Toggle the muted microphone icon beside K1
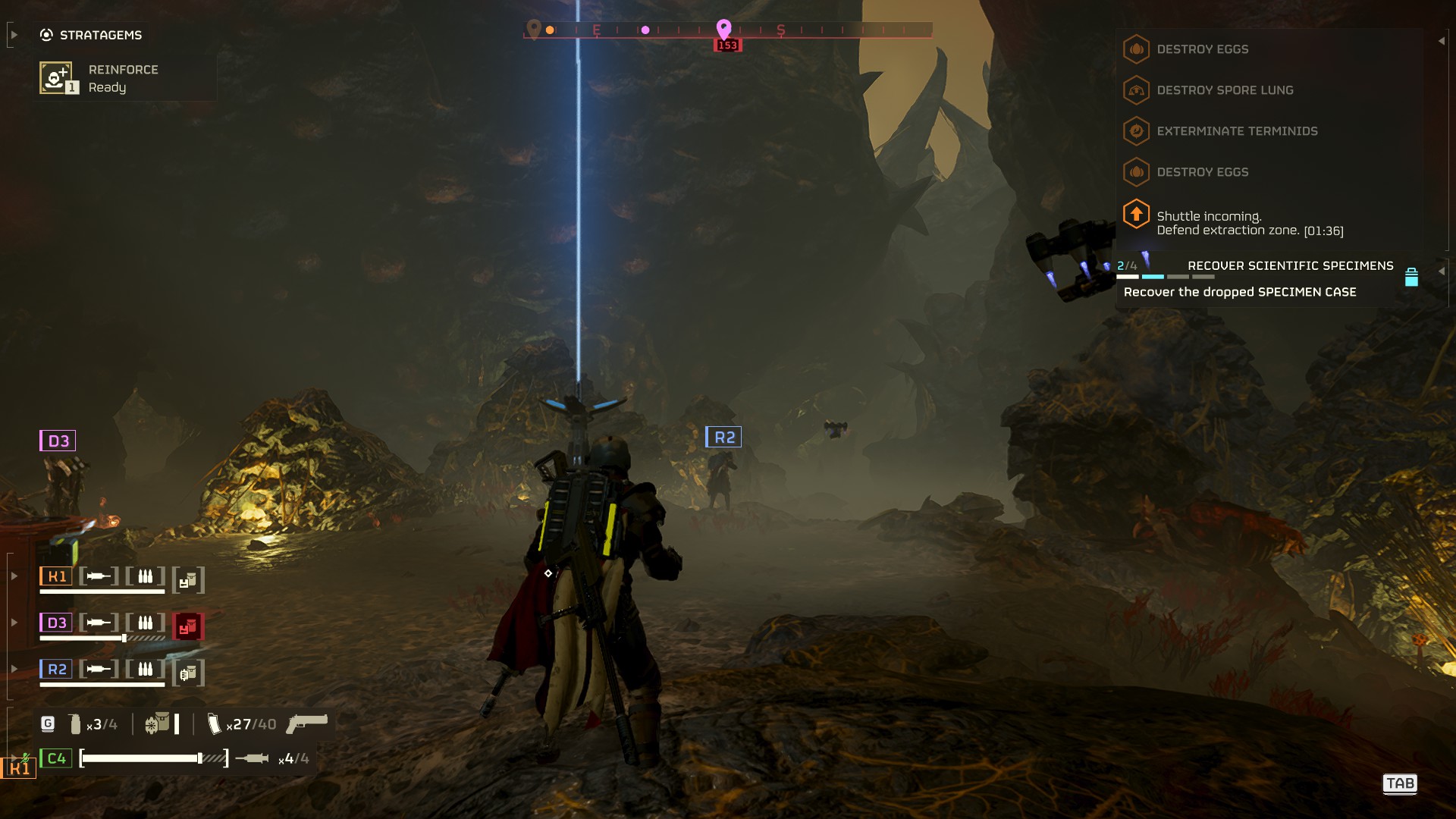Viewport: 1456px width, 819px height. 25,758
